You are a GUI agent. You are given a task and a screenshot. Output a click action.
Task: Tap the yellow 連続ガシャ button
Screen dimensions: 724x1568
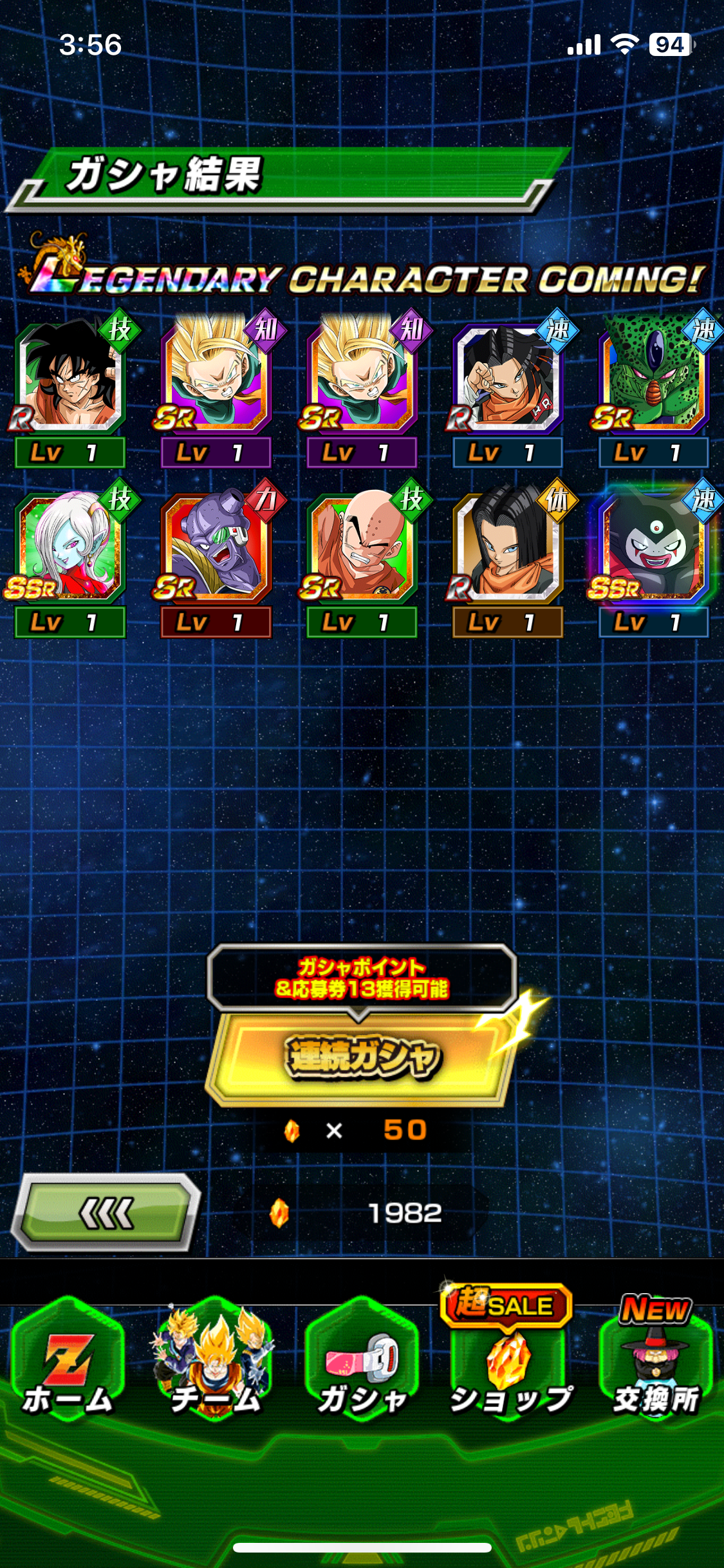point(362,1058)
